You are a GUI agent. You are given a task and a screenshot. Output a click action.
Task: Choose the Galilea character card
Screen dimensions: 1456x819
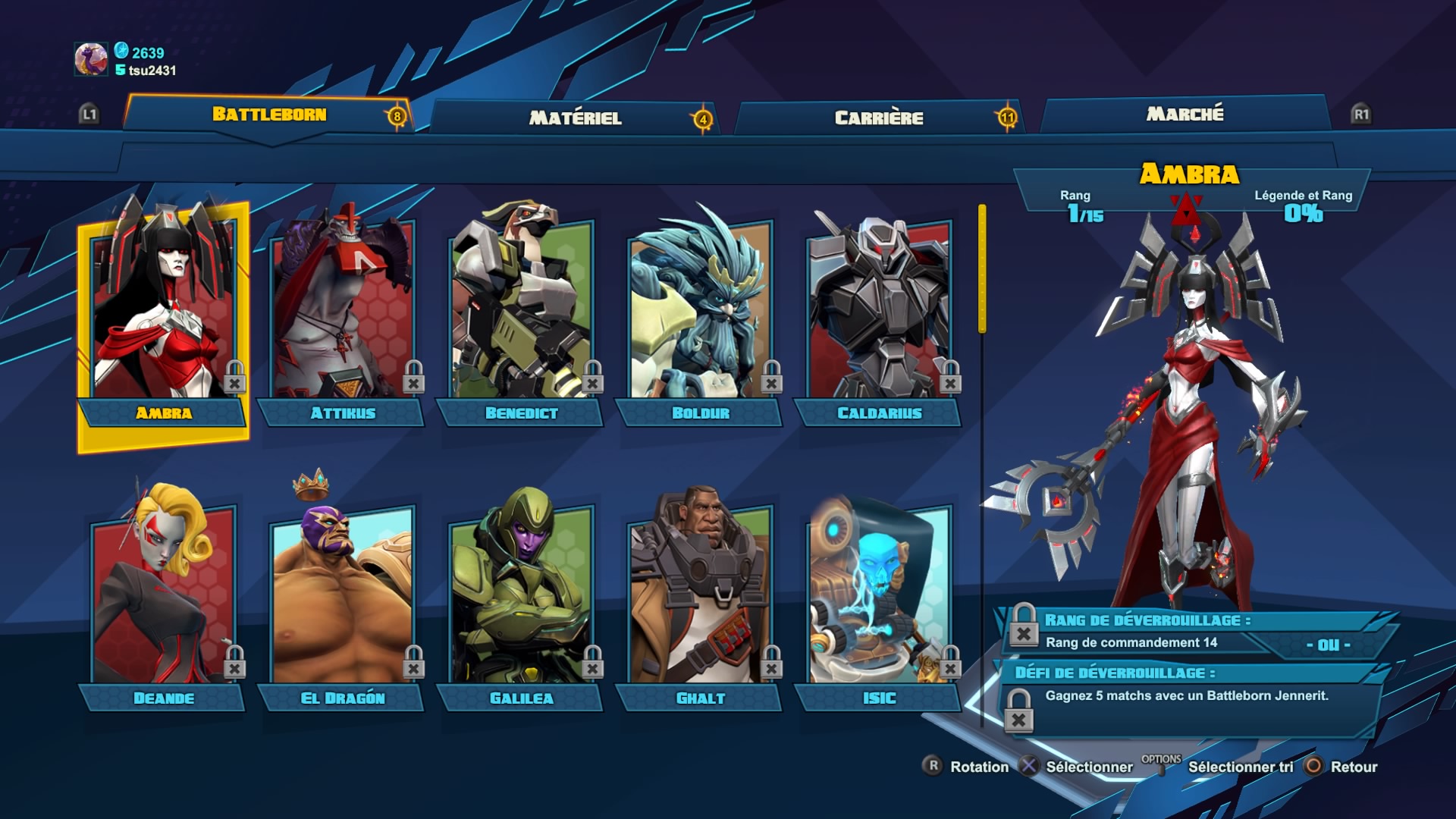(521, 599)
